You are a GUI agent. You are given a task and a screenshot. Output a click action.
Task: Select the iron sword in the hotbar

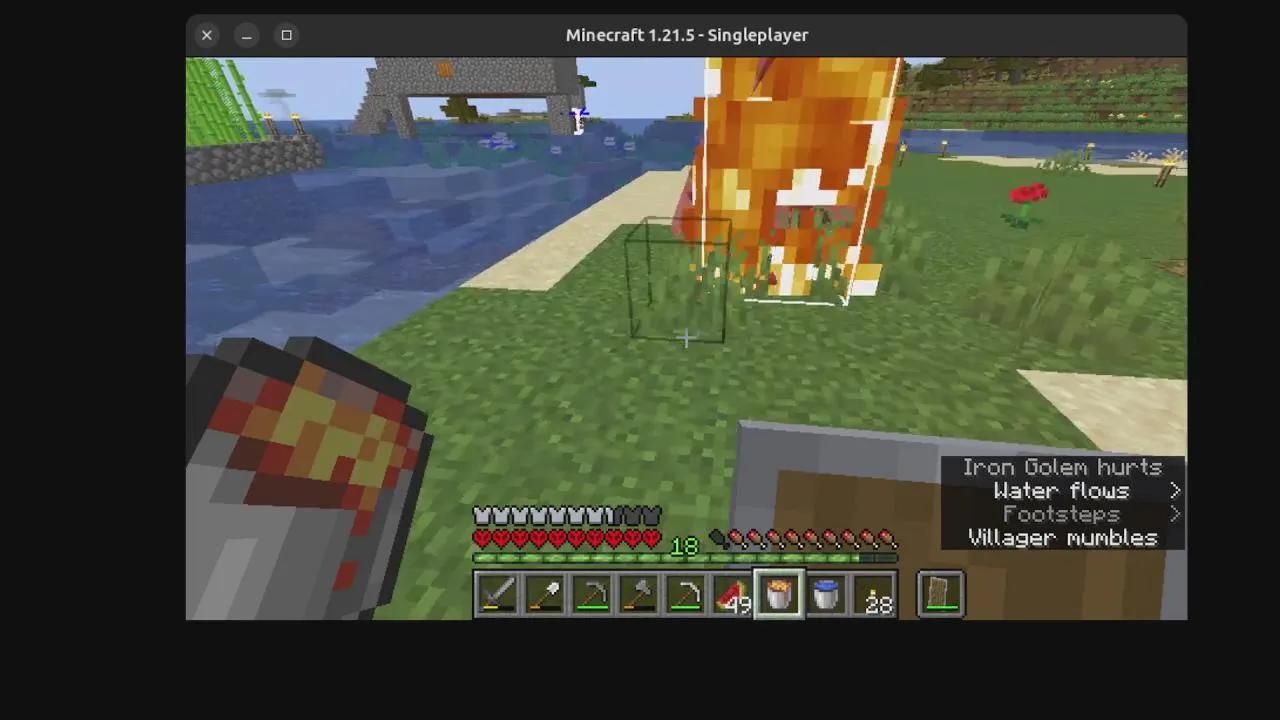(497, 593)
